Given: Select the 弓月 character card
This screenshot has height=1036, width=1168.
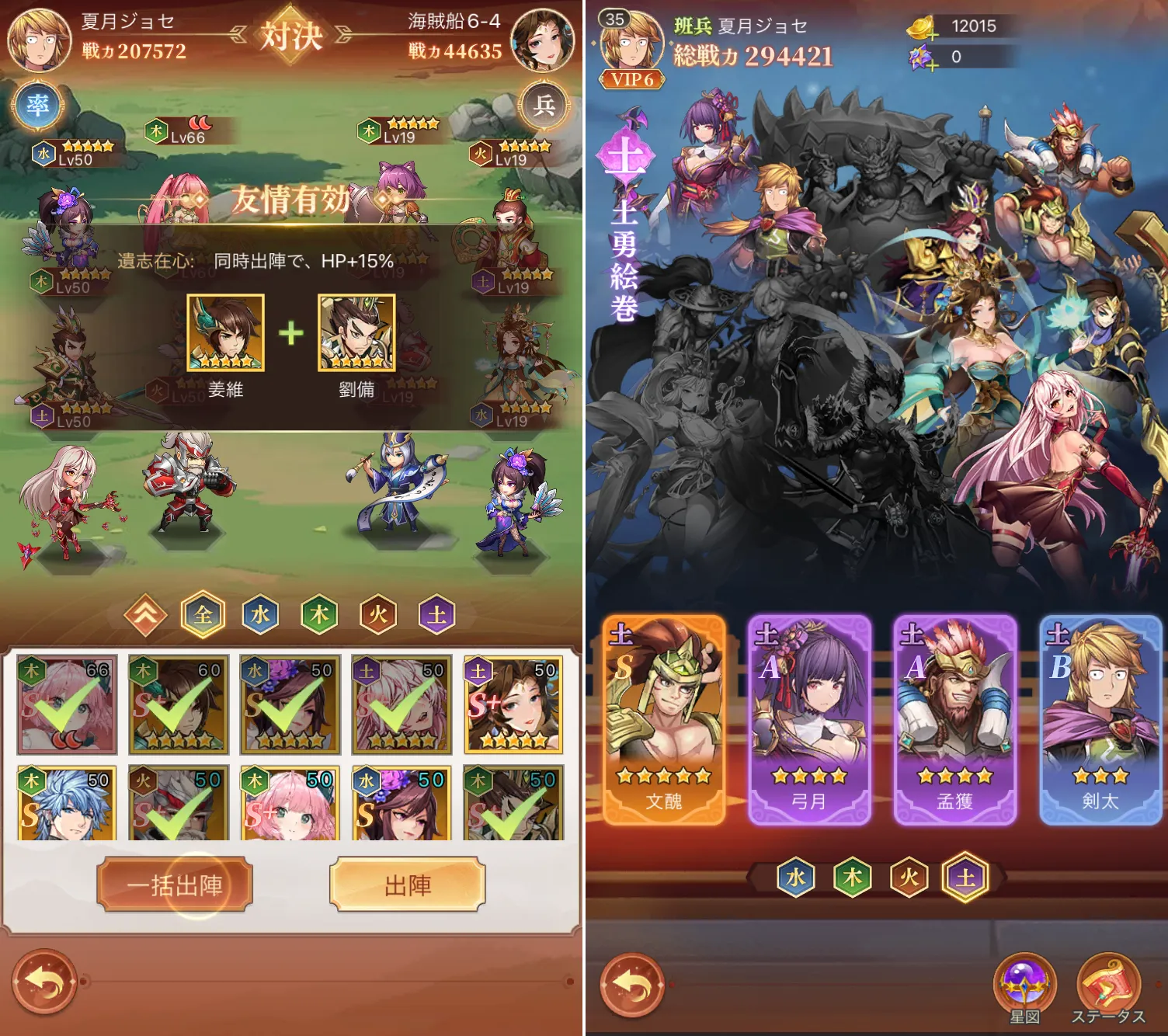Looking at the screenshot, I should 808,722.
